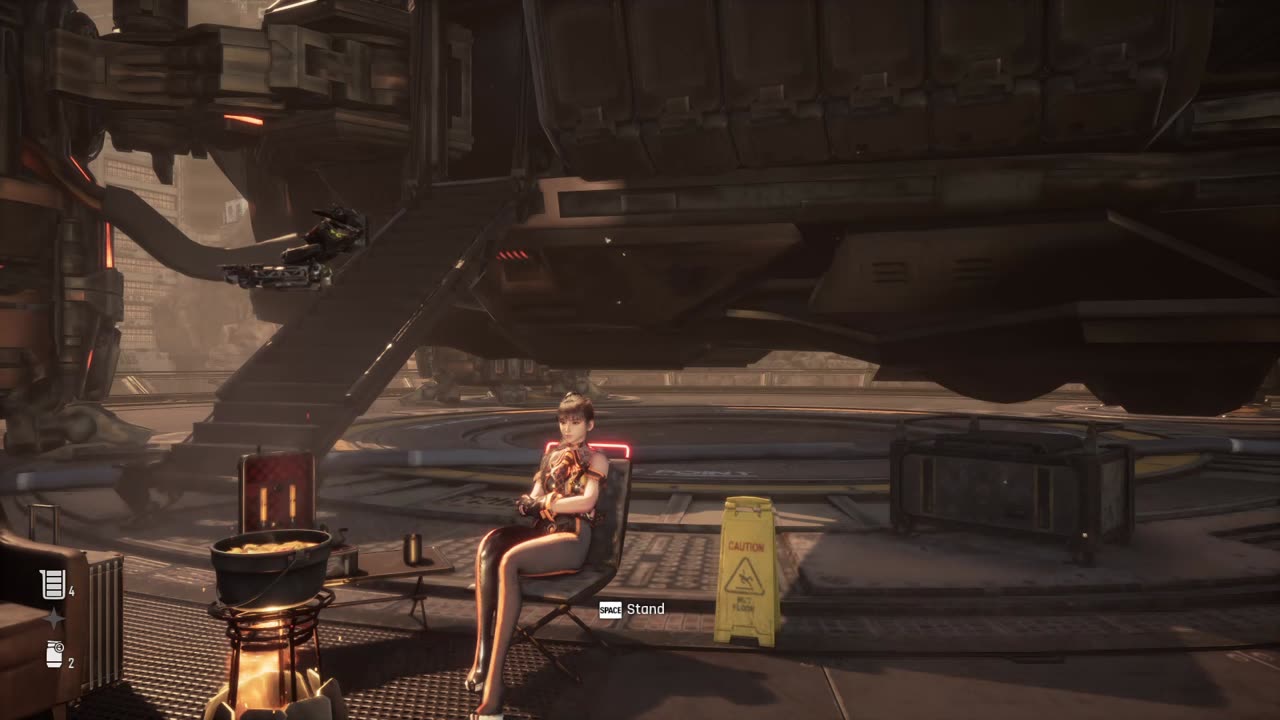Select the grenade canister item icon
Image resolution: width=1280 pixels, height=720 pixels.
pyautogui.click(x=54, y=655)
